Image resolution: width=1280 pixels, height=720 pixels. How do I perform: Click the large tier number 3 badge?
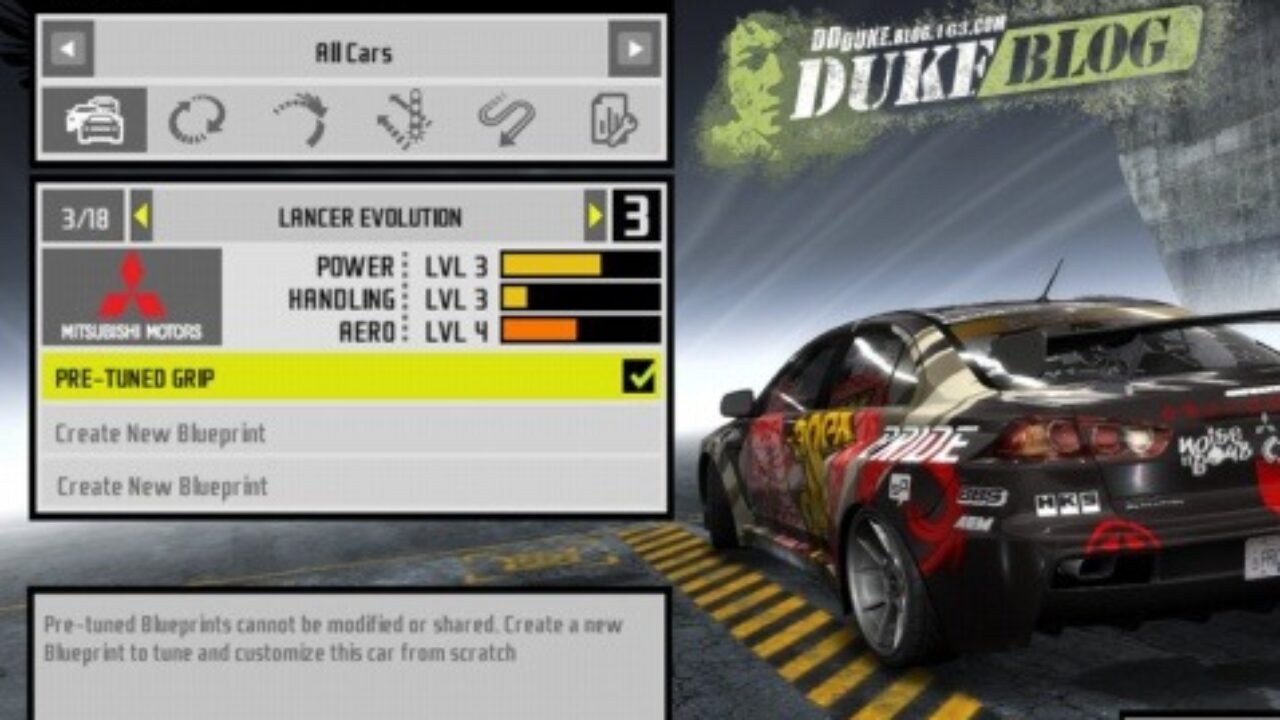click(637, 214)
